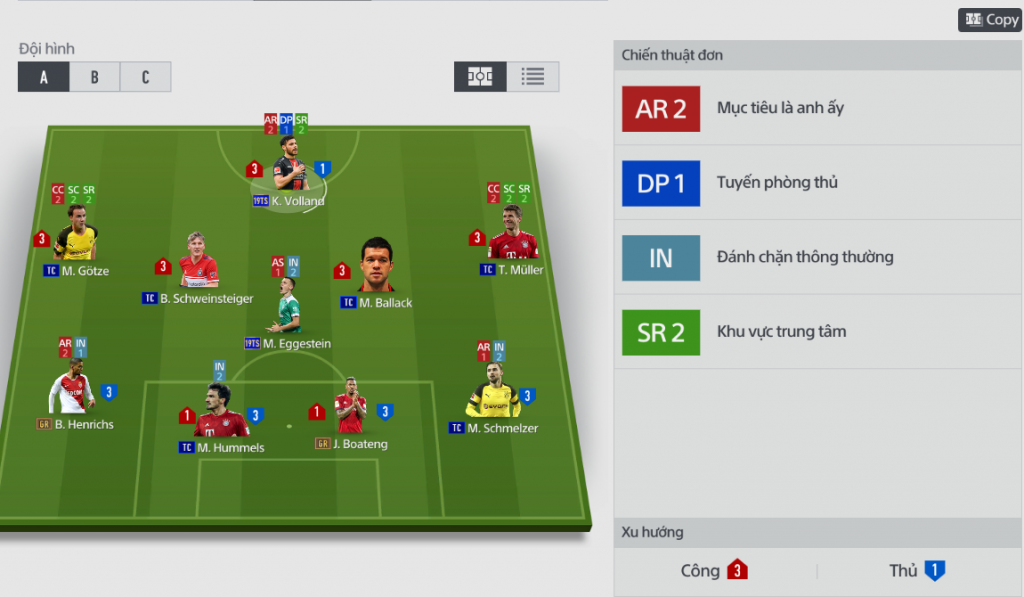Switch to formation tab C
The height and width of the screenshot is (597, 1024).
[145, 77]
